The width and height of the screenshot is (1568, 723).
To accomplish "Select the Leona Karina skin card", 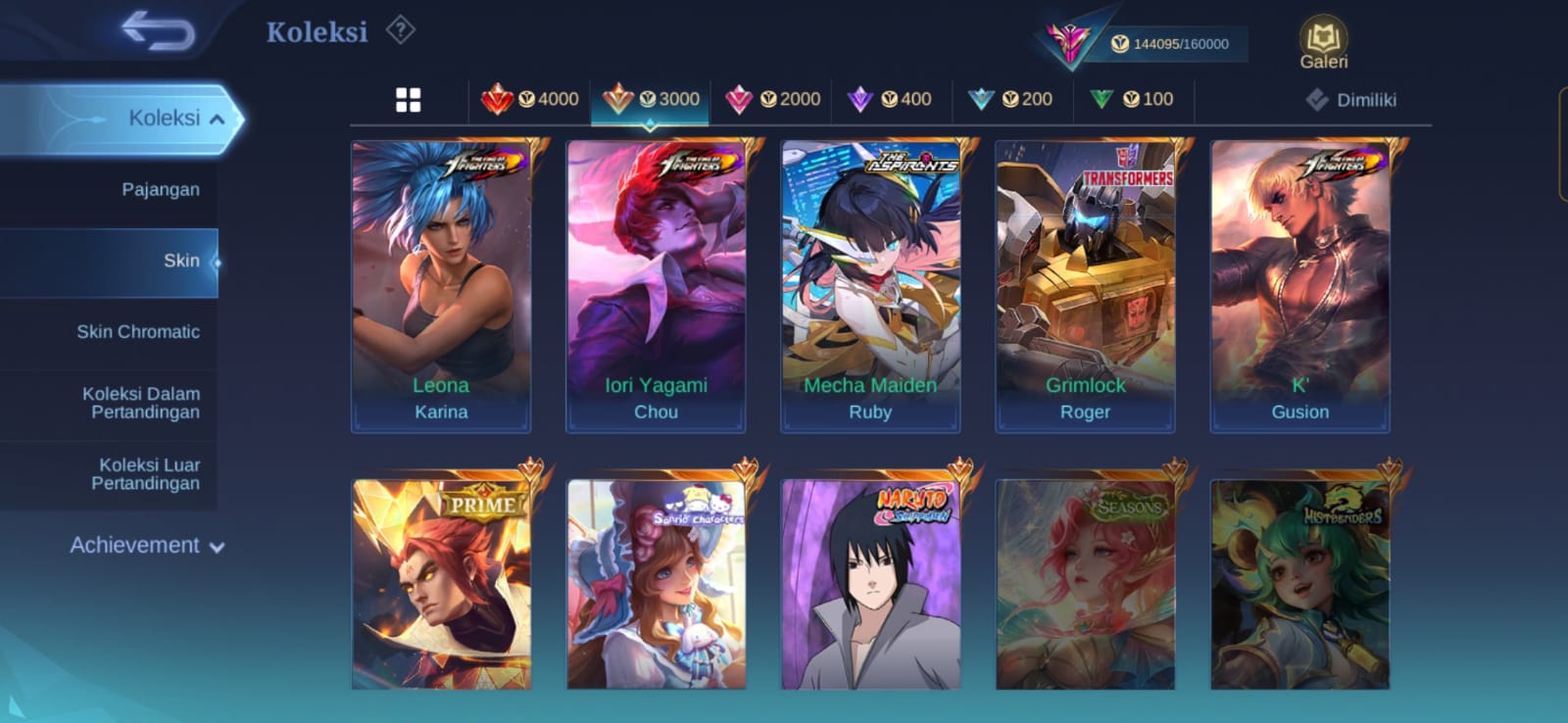I will [x=441, y=286].
